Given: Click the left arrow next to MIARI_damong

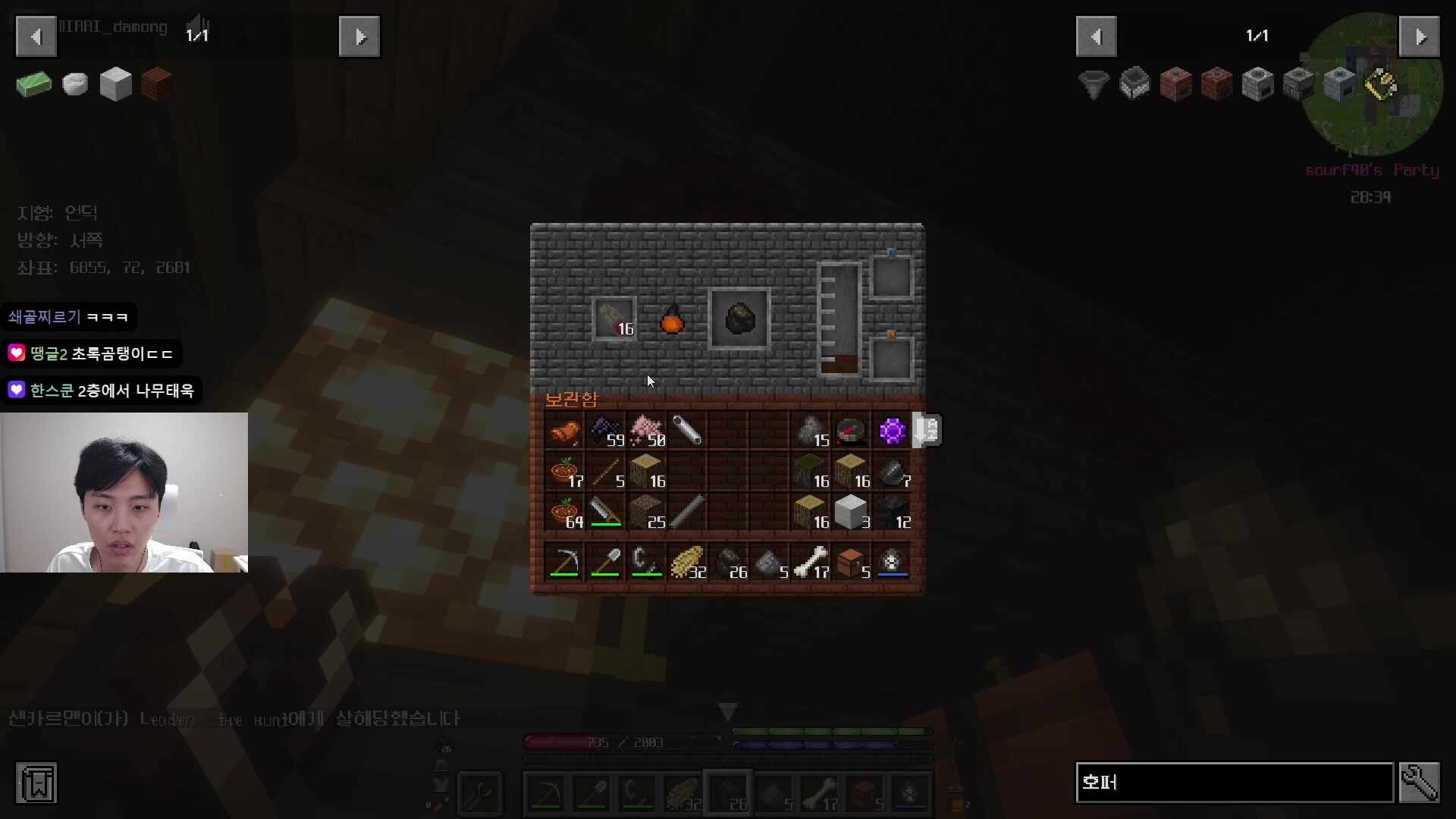Looking at the screenshot, I should click(36, 36).
